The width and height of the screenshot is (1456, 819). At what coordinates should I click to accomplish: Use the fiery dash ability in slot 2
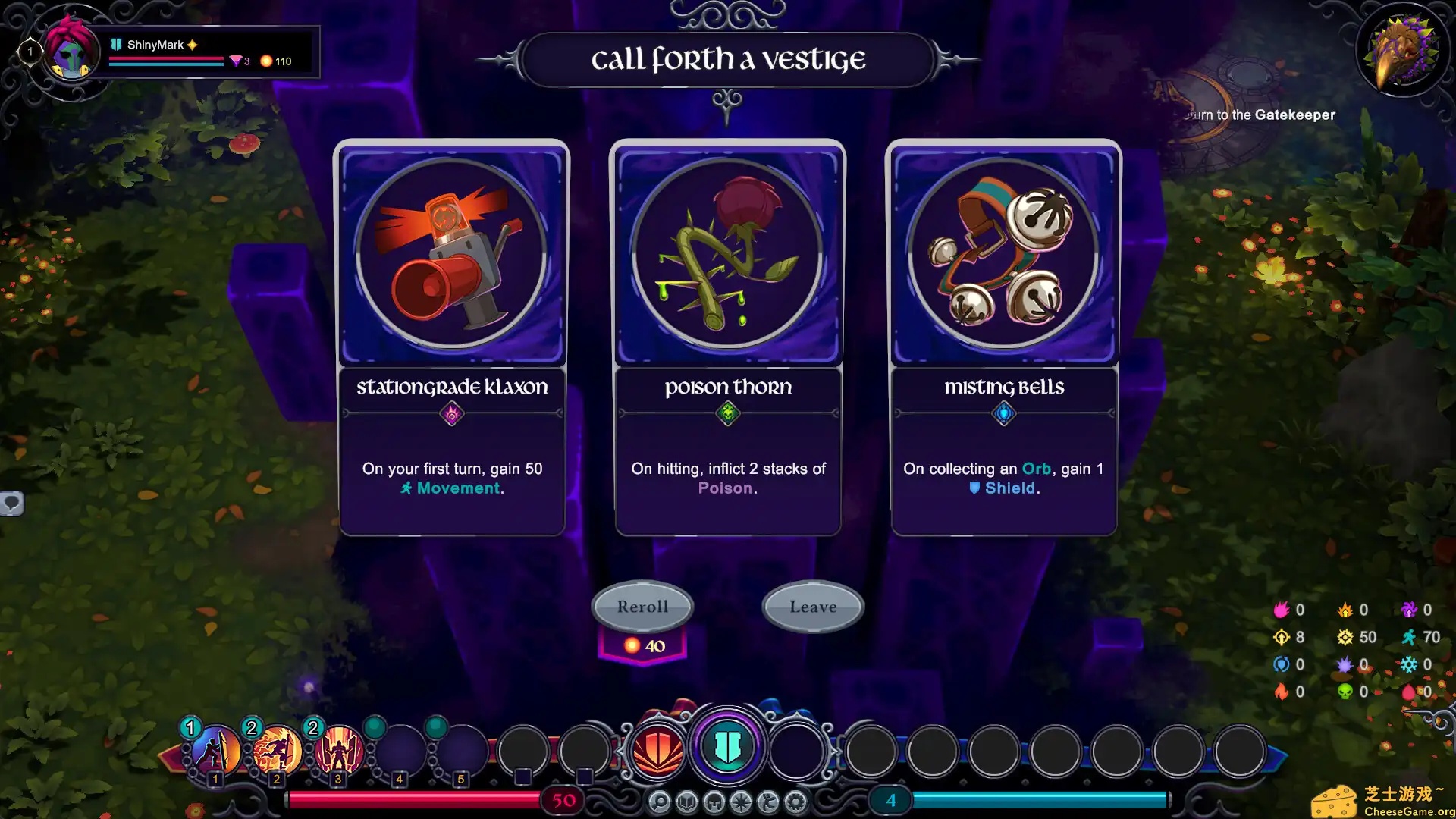click(x=277, y=751)
